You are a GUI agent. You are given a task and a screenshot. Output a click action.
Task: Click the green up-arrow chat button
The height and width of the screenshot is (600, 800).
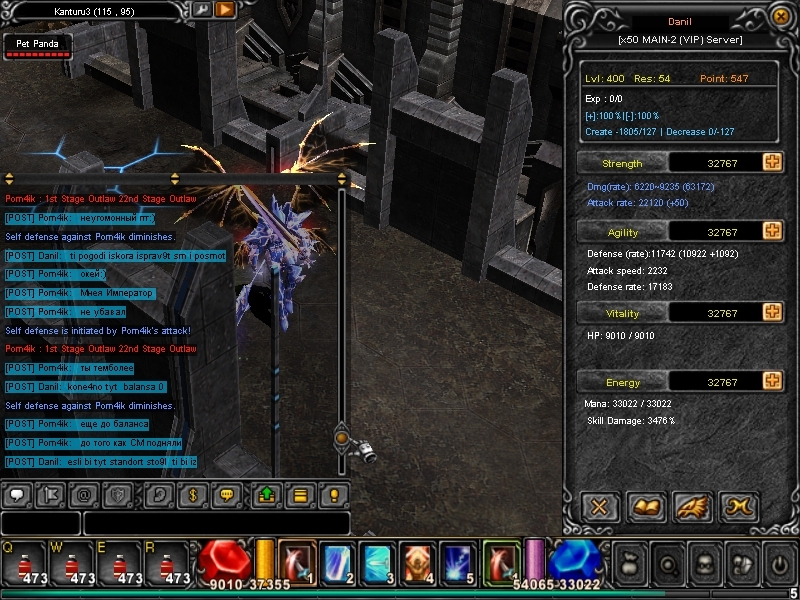point(267,494)
